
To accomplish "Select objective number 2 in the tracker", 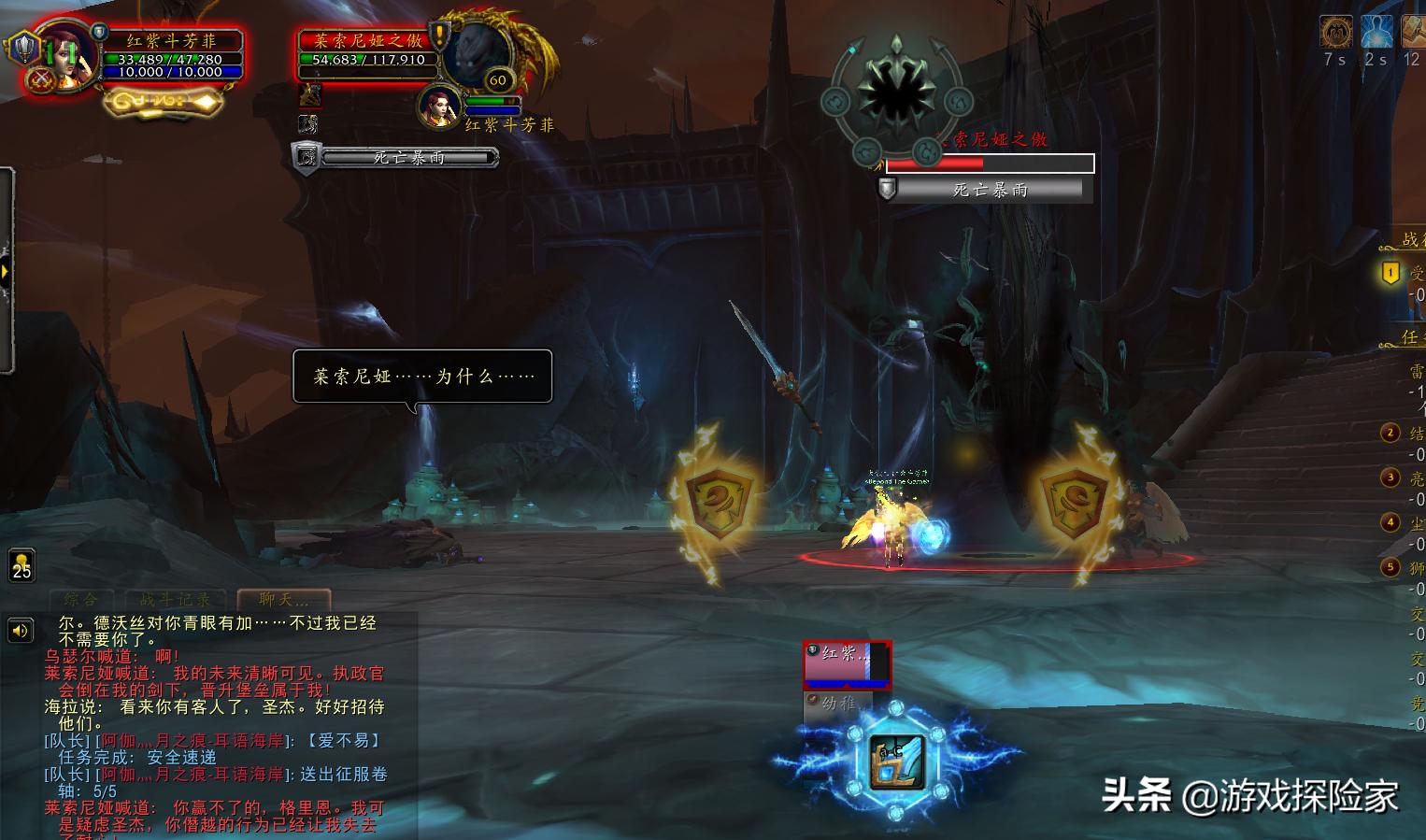I will 1390,433.
